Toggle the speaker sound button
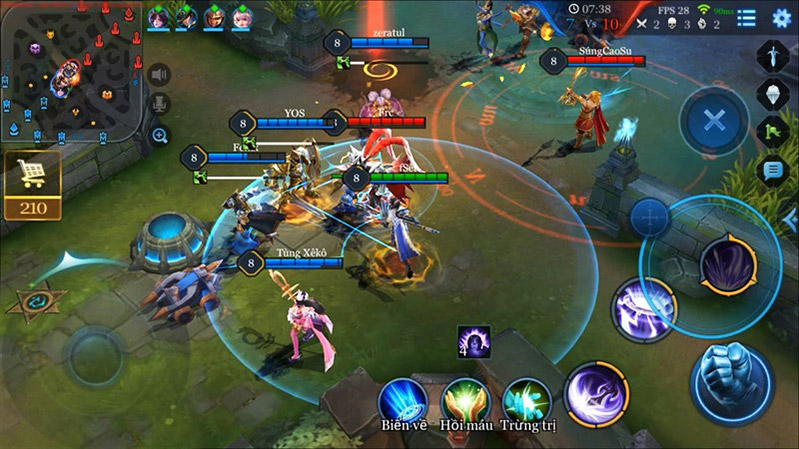This screenshot has height=449, width=799. click(158, 74)
